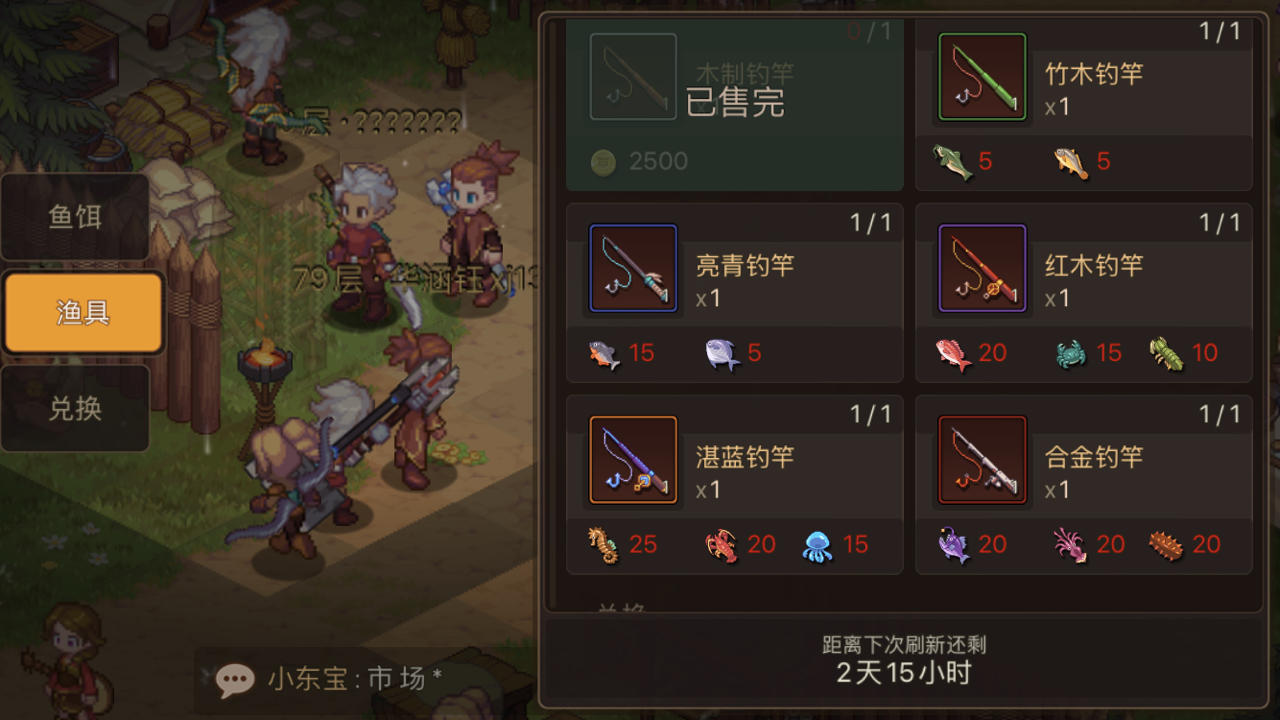Click the 湛蓝钓竿 rod icon
1280x720 pixels.
click(632, 458)
